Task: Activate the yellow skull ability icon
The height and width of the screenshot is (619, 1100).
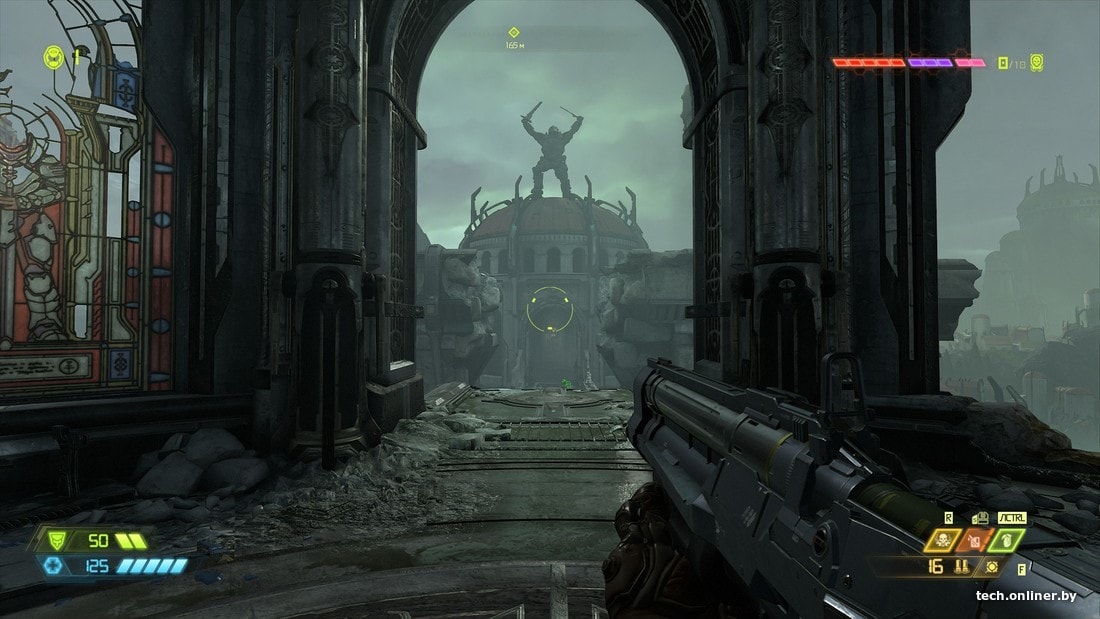Action: [x=942, y=541]
